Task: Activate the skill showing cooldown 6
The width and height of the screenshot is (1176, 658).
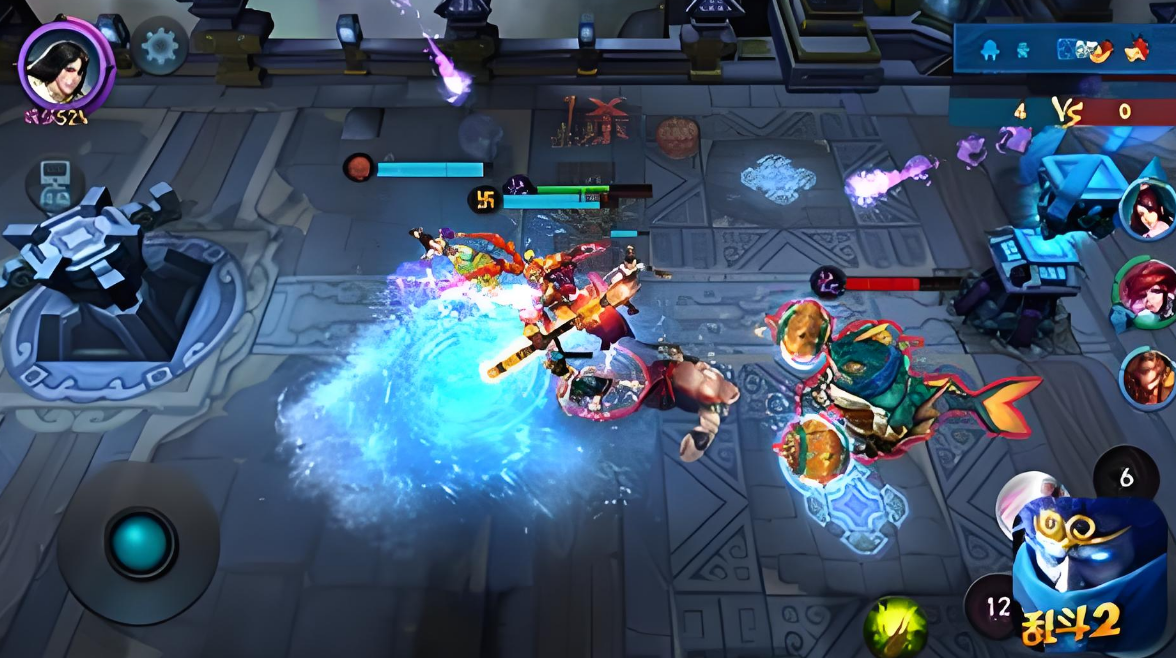Action: click(x=1126, y=479)
